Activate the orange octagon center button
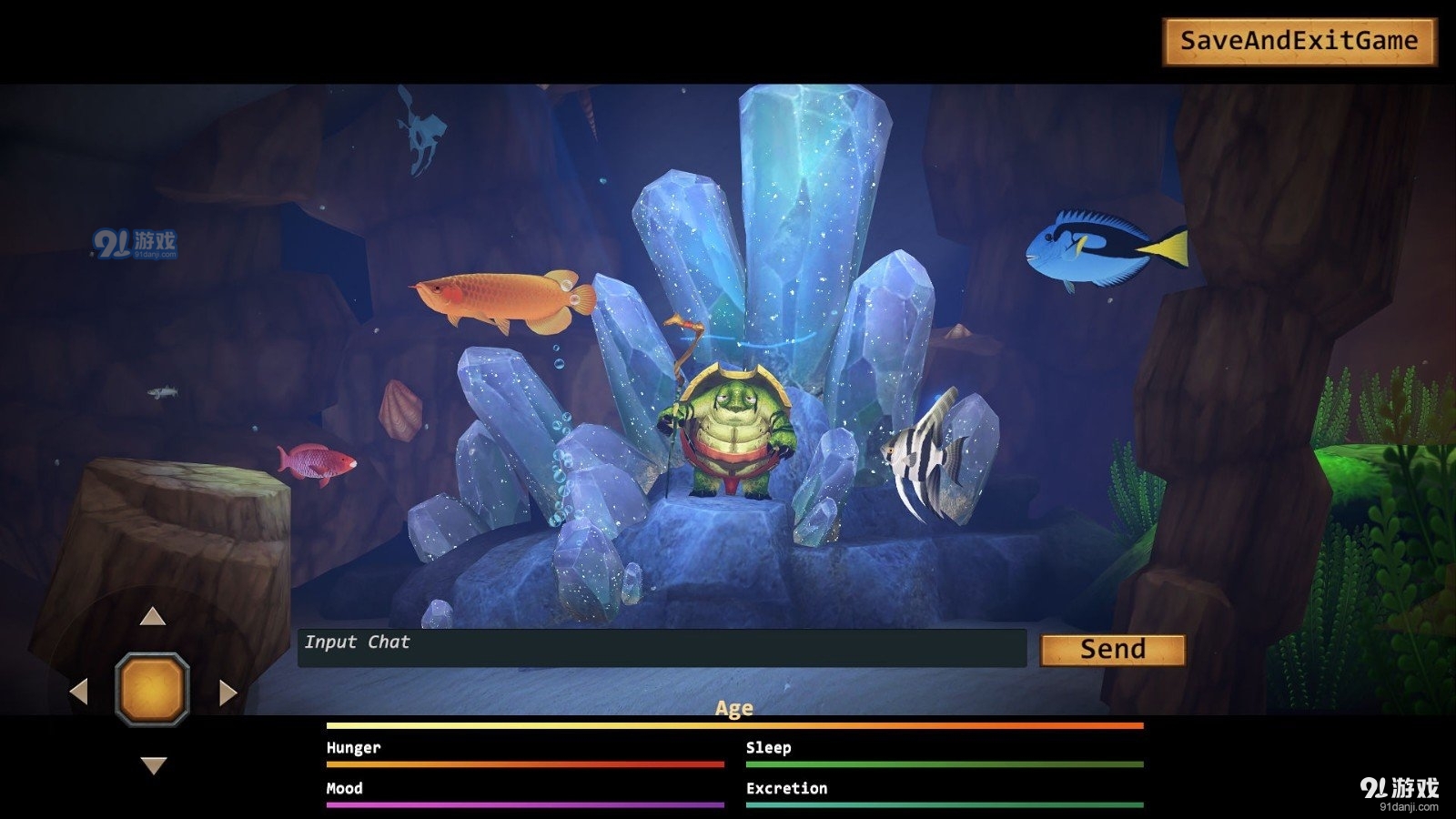Image resolution: width=1456 pixels, height=819 pixels. pos(153,690)
